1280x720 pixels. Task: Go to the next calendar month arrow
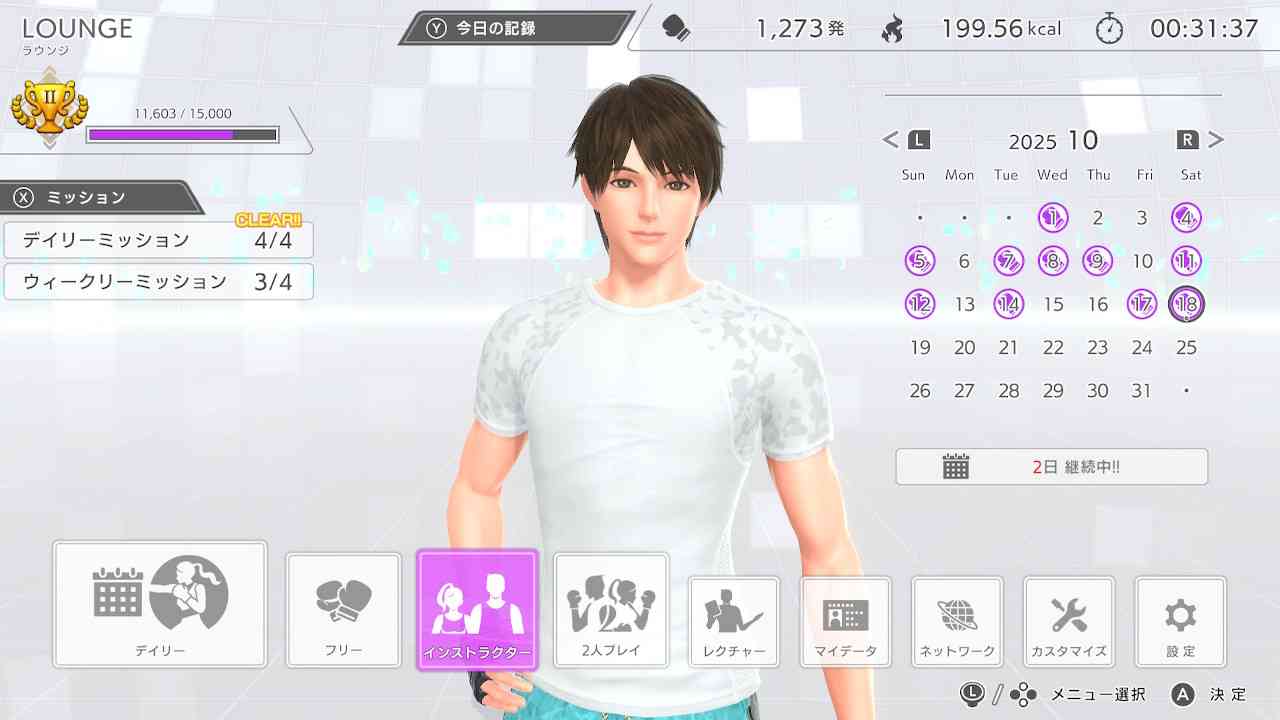pos(1216,140)
